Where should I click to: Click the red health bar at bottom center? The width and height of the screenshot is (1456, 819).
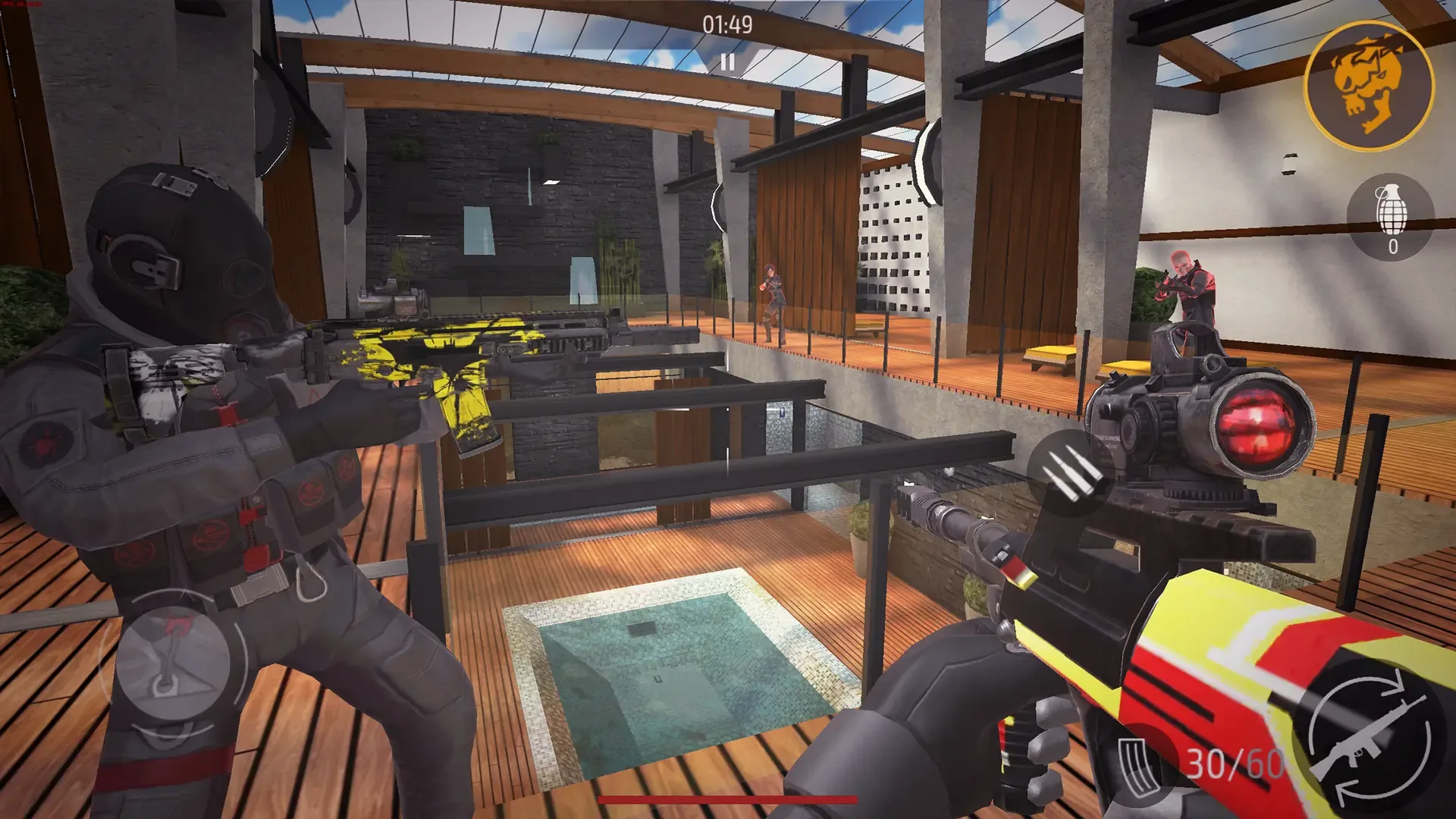tap(727, 799)
